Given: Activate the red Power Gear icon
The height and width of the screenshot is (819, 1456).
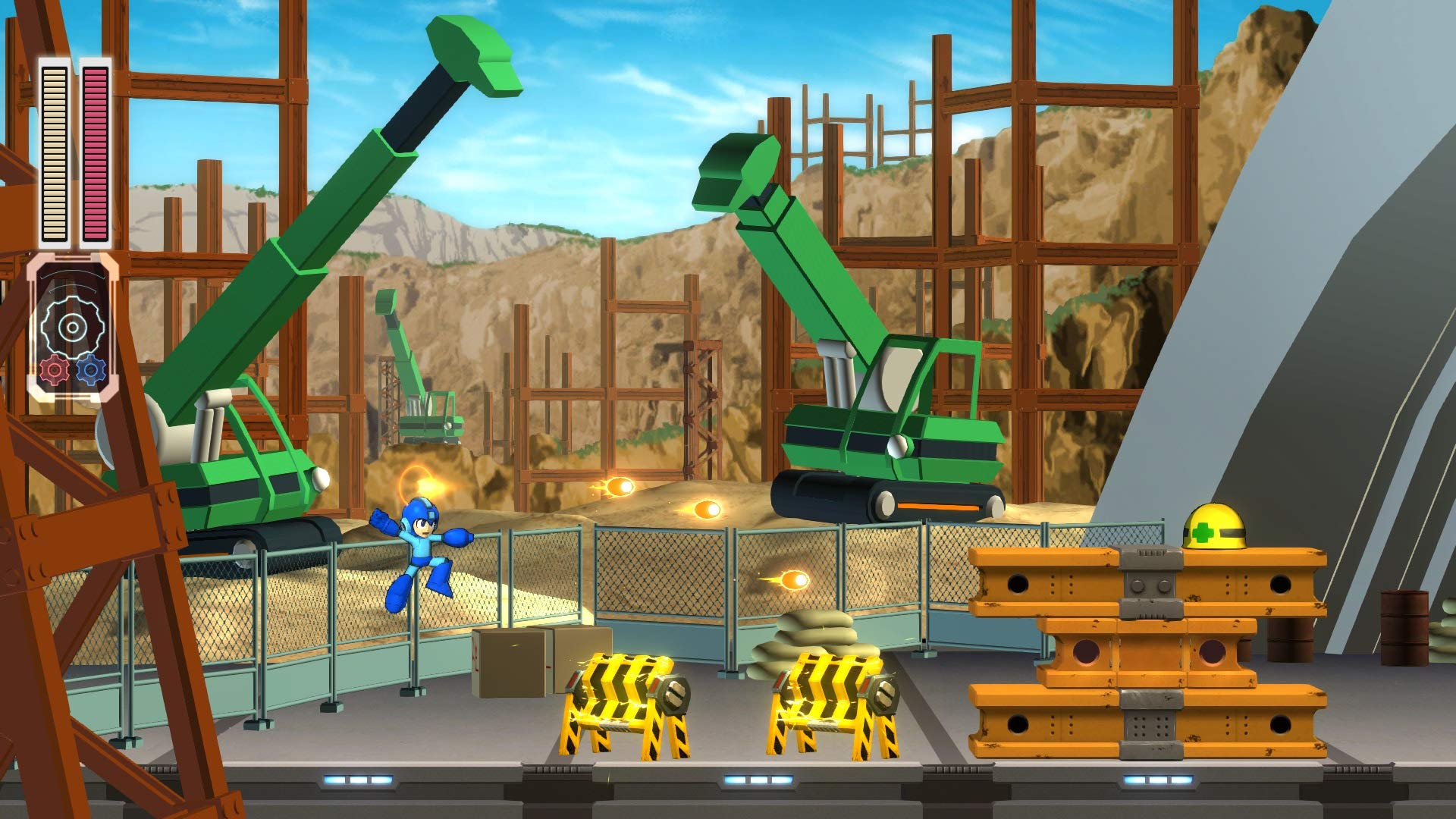Looking at the screenshot, I should [x=54, y=370].
